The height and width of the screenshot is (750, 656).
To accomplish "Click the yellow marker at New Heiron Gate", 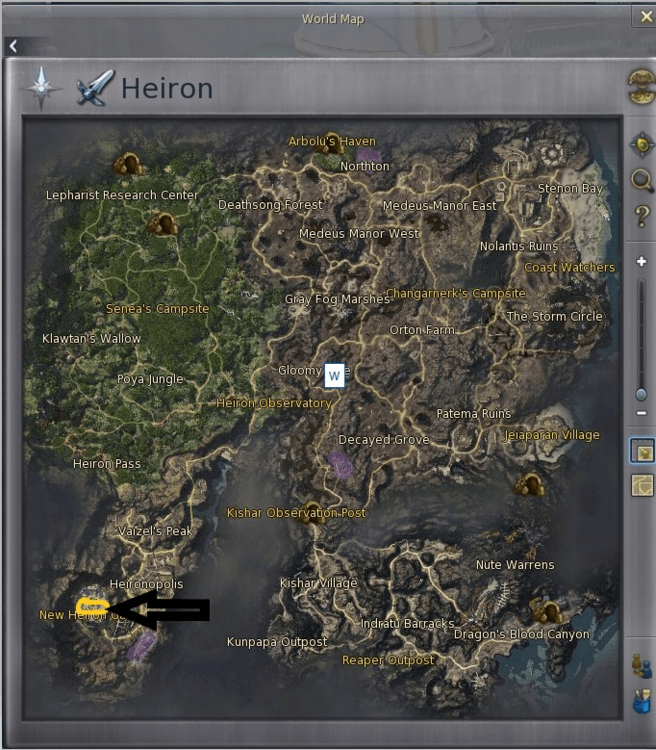I will click(x=91, y=607).
